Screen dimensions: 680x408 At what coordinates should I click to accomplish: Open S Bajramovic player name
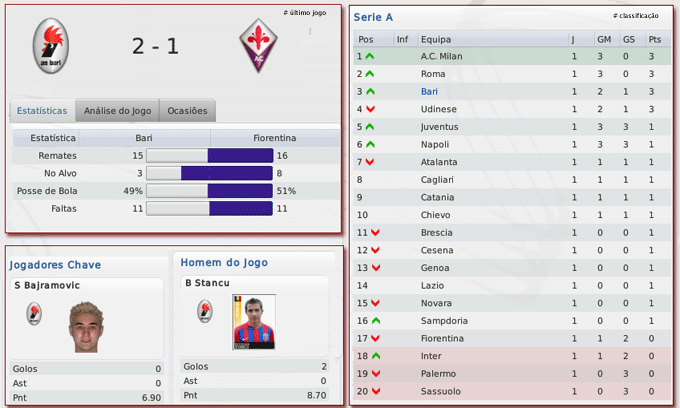point(48,286)
